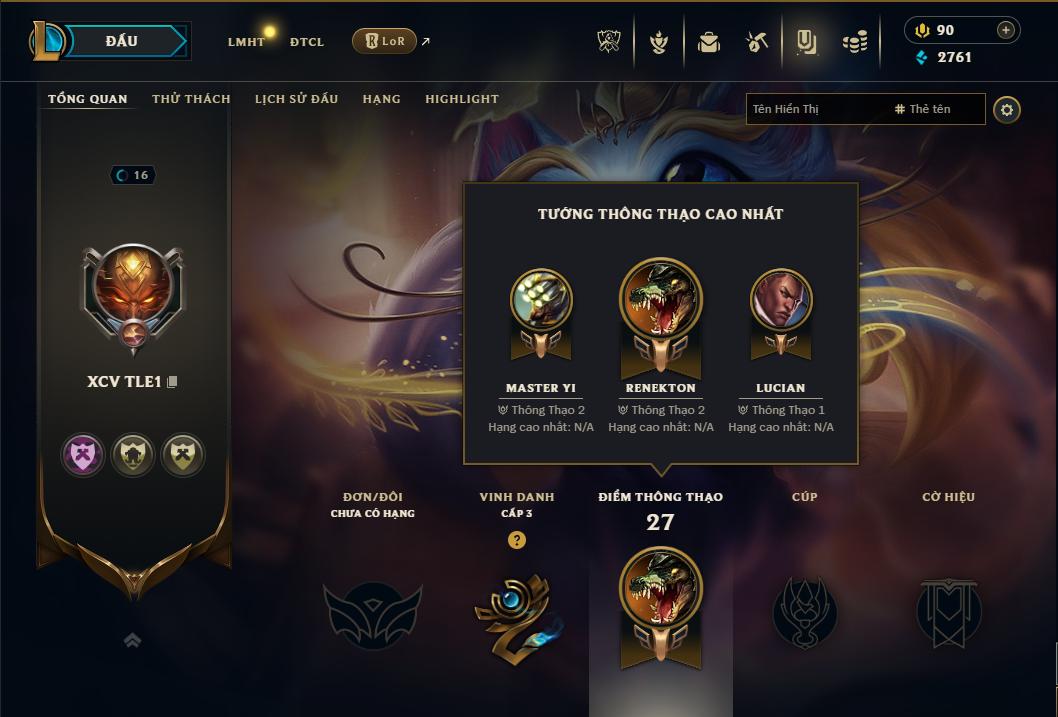Screen dimensions: 1058x717
Task: Click the Vinh Danh question mark icon
Action: coord(516,540)
